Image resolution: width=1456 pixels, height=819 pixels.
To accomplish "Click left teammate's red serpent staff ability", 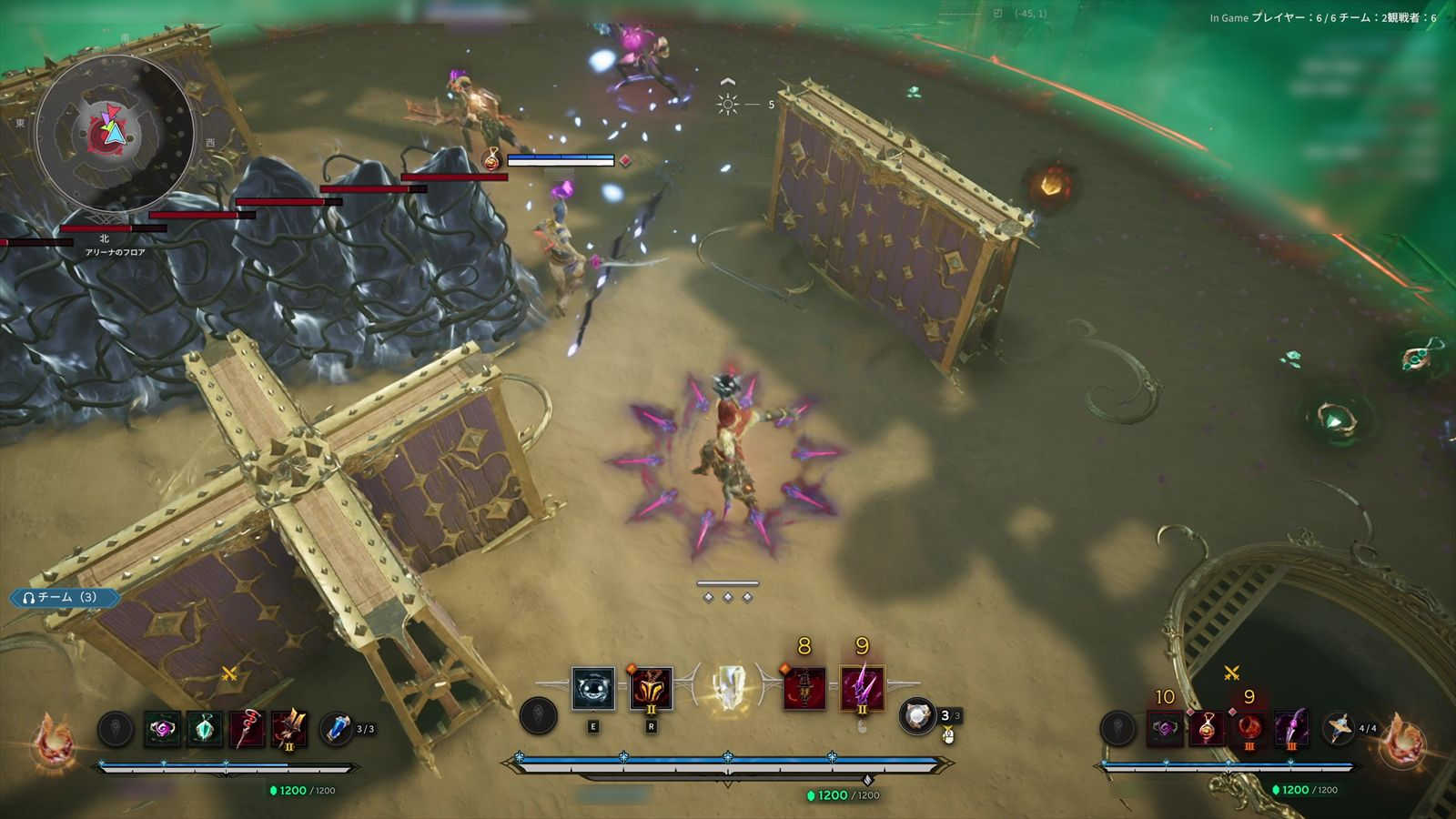I will coord(247,730).
